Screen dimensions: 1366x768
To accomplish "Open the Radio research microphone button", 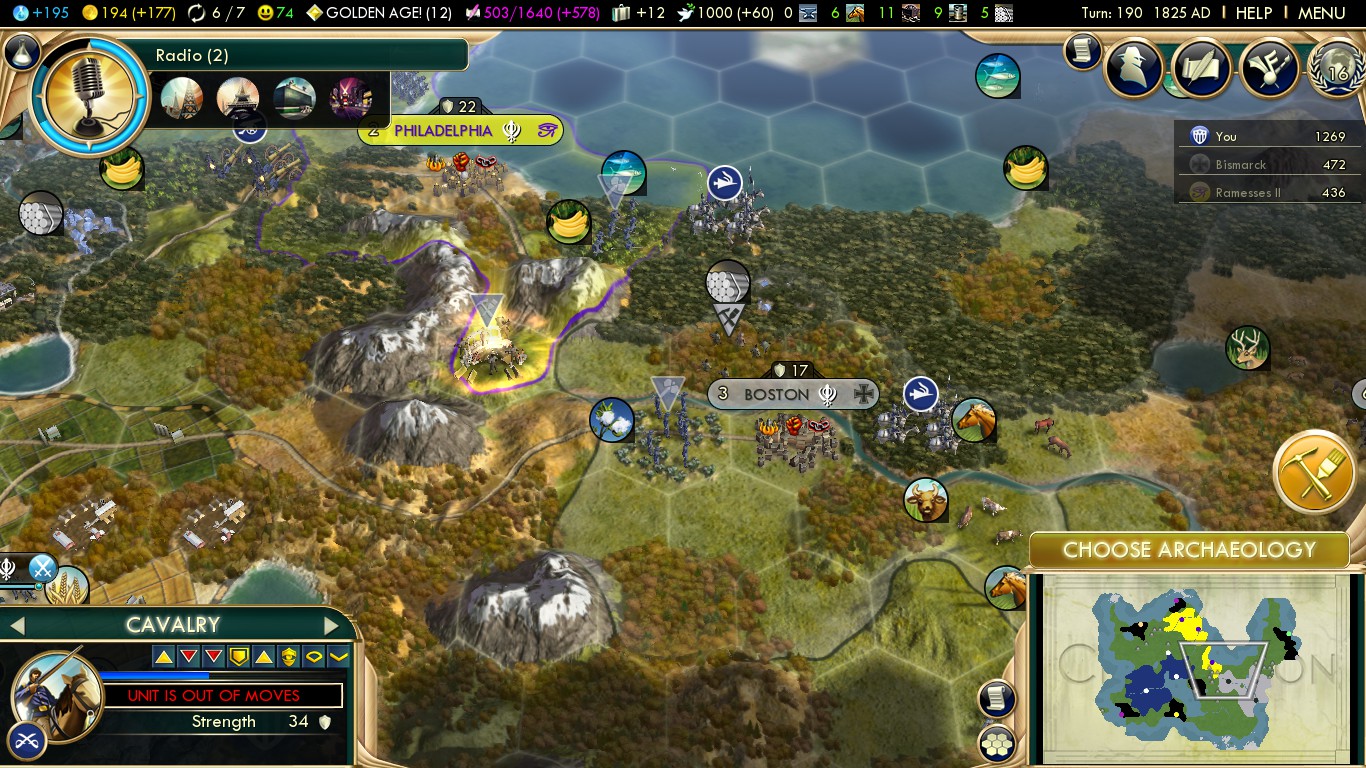I will point(88,97).
